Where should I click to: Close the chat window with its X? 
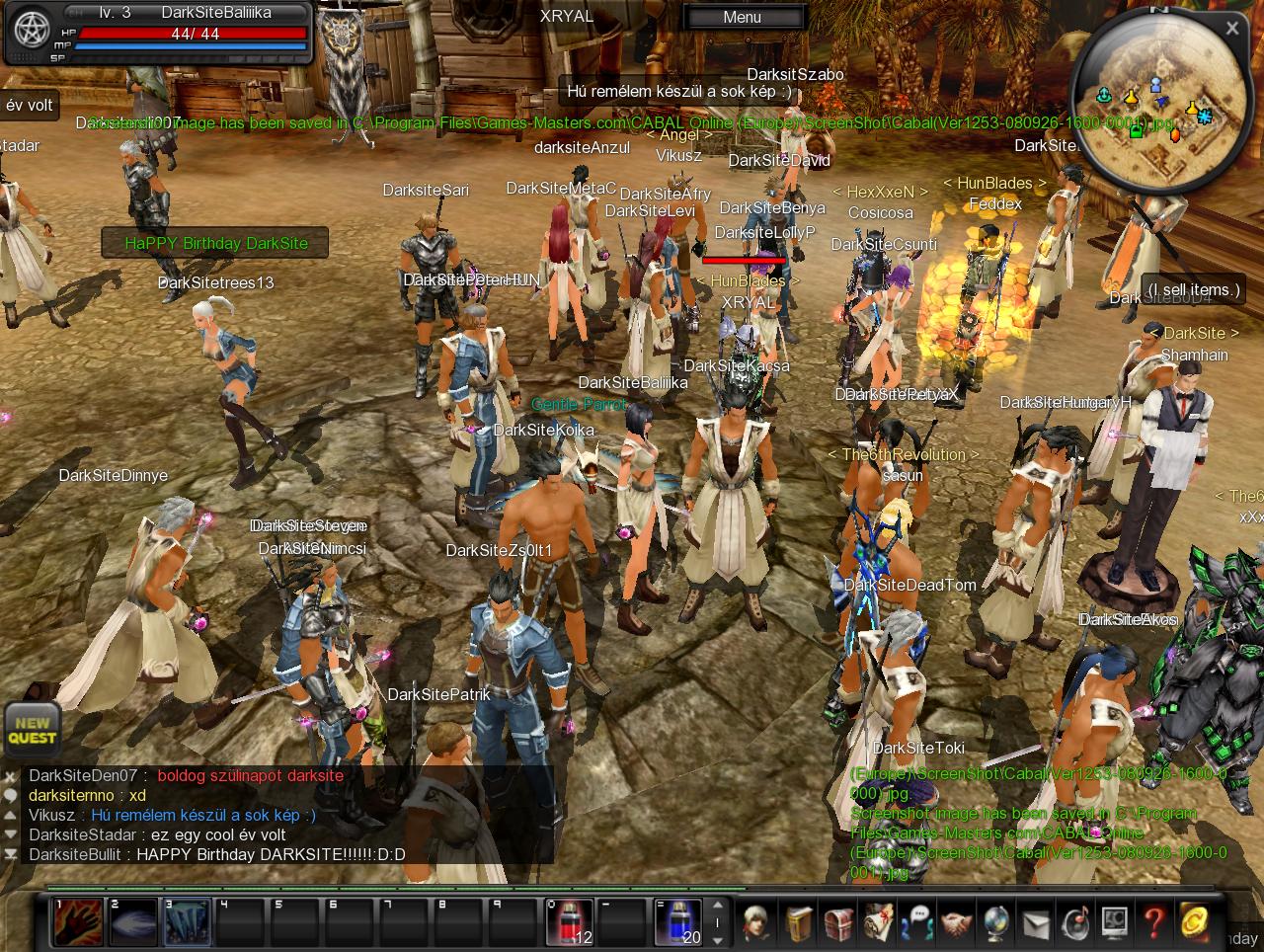(x=10, y=776)
